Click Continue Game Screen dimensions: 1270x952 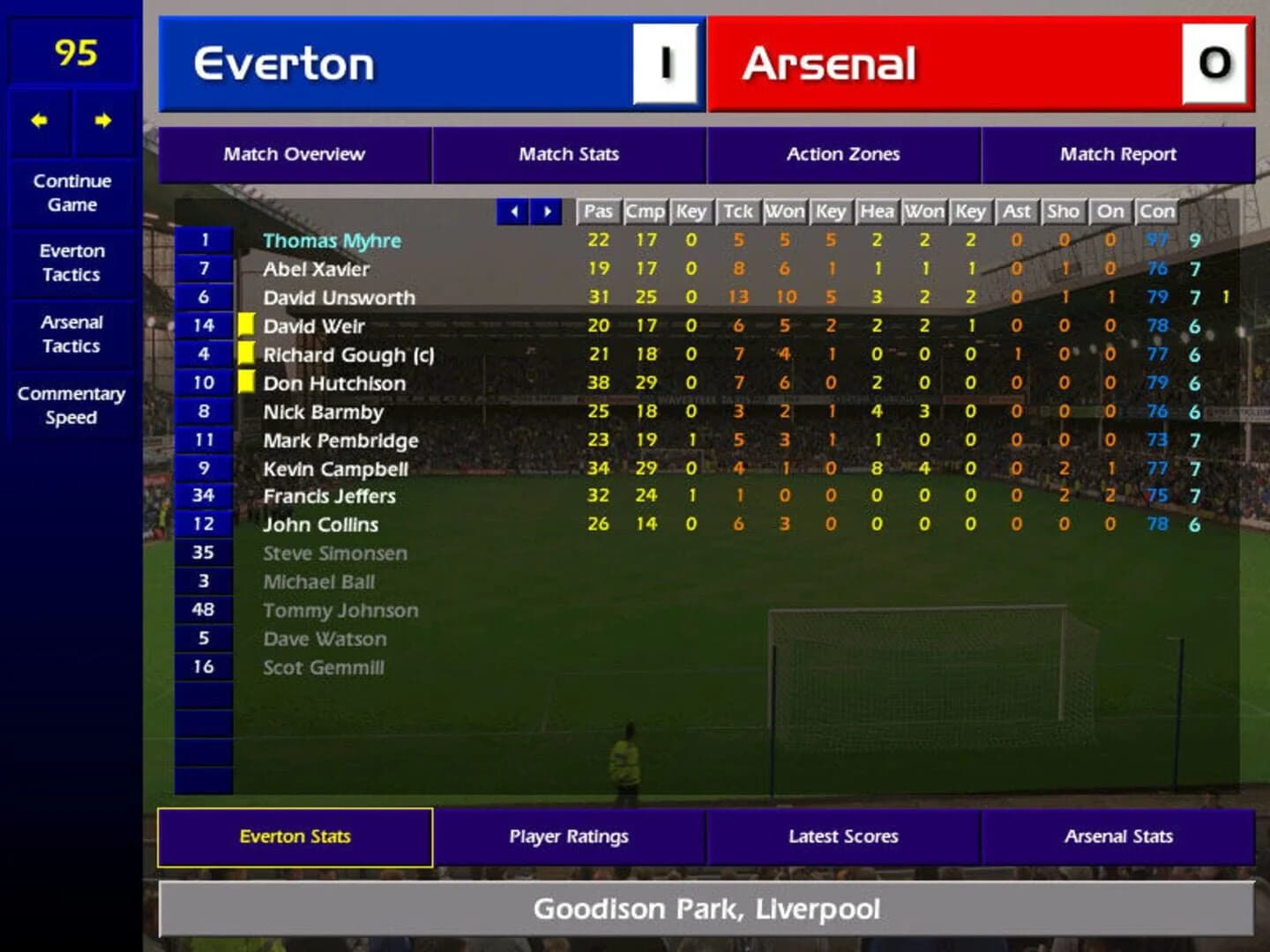pyautogui.click(x=71, y=192)
